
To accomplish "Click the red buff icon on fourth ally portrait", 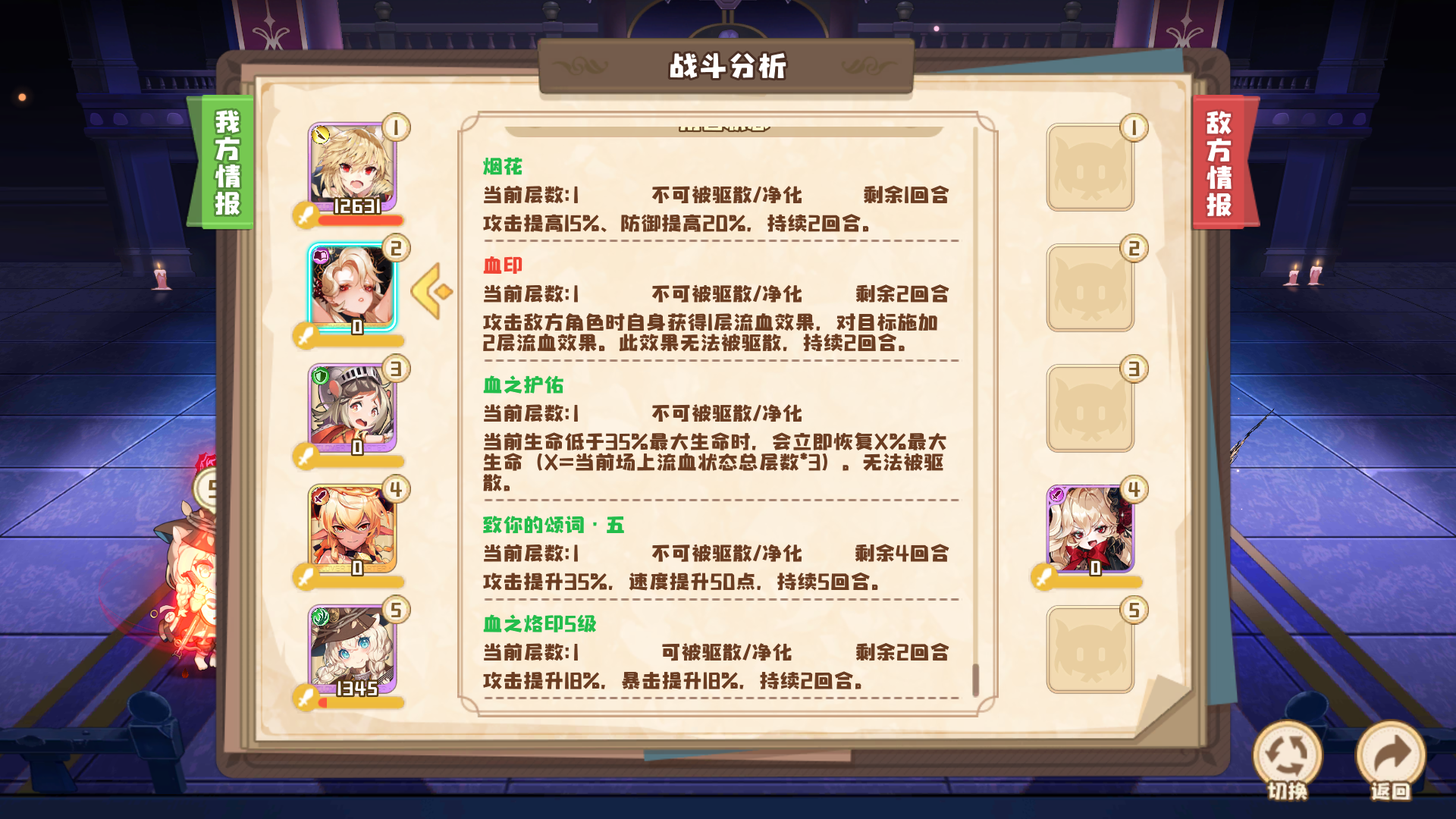I will (322, 497).
